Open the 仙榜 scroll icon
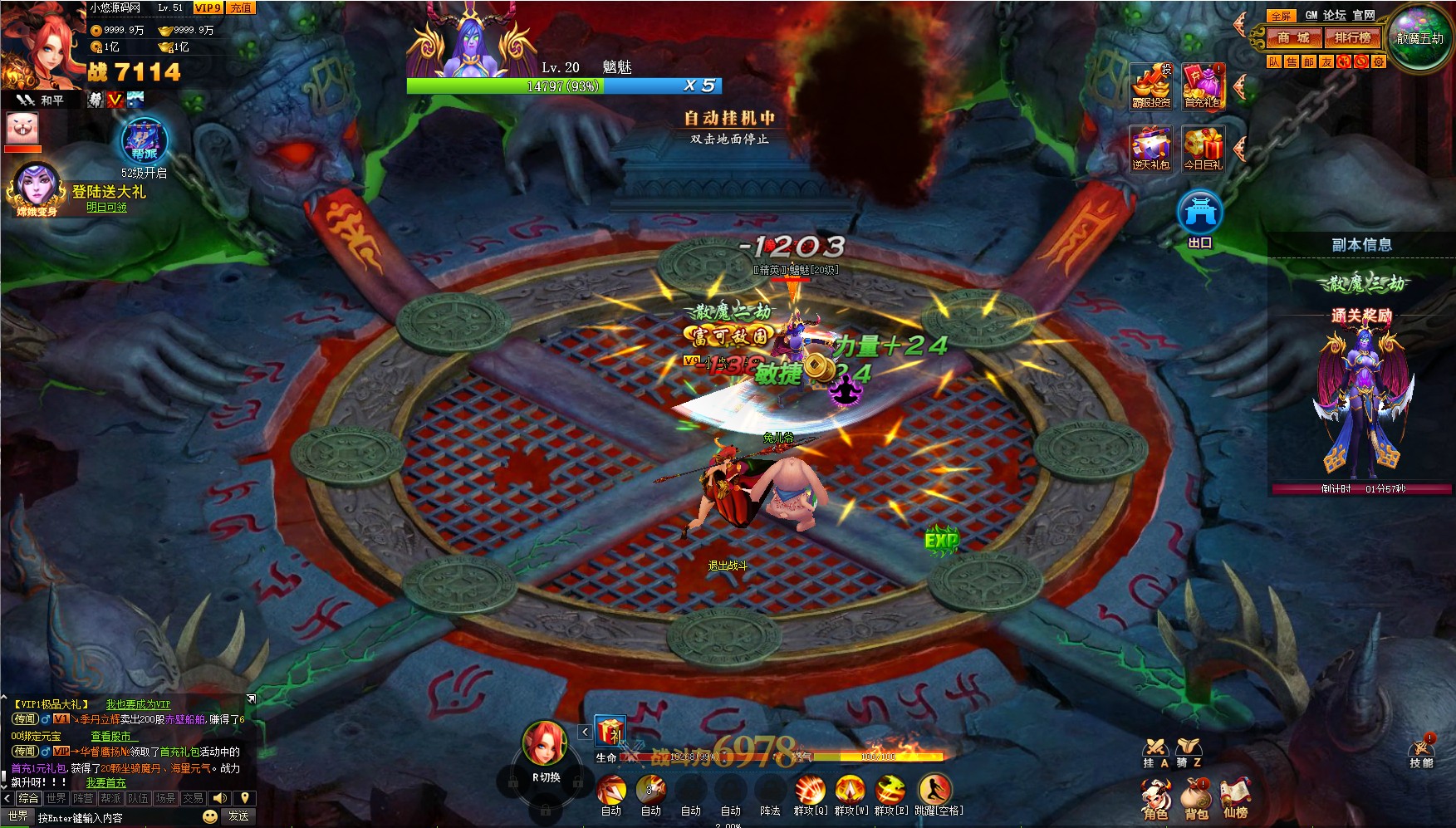The image size is (1456, 828). point(1235,797)
